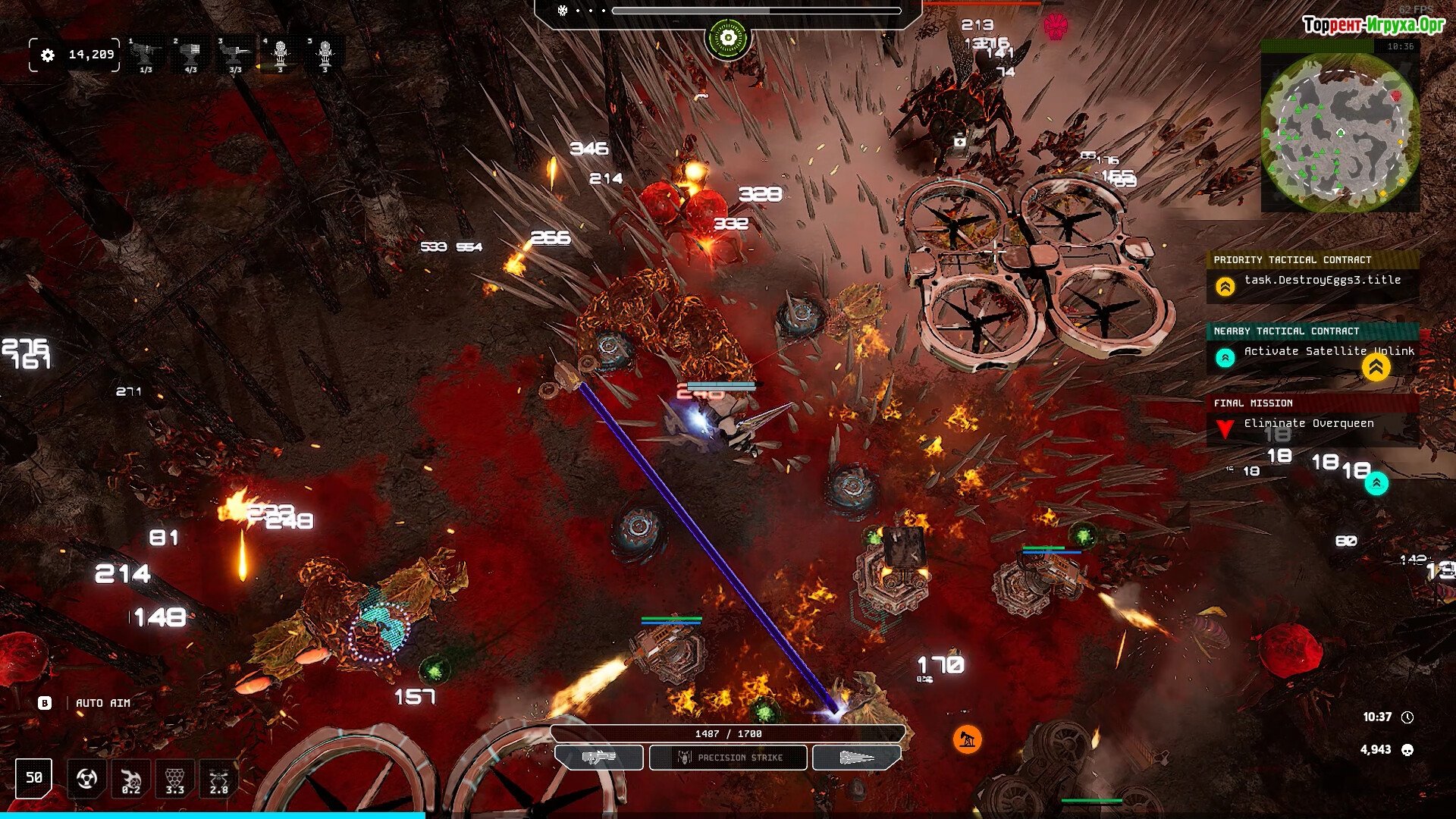Image resolution: width=1456 pixels, height=819 pixels.
Task: Activate the Precision Strike ability
Action: 728,758
